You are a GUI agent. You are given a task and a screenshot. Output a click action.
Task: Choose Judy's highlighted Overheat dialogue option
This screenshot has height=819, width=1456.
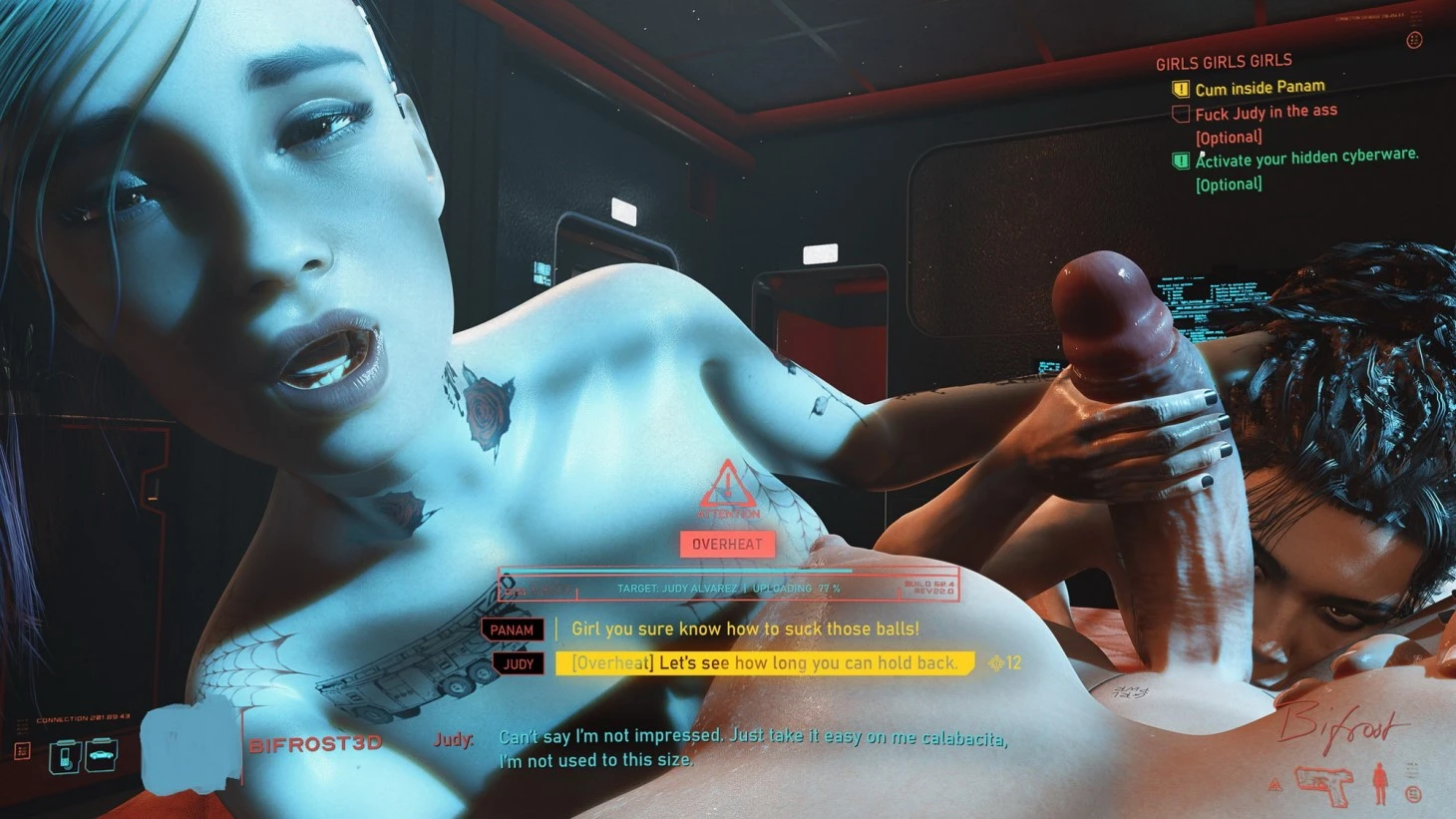coord(764,663)
